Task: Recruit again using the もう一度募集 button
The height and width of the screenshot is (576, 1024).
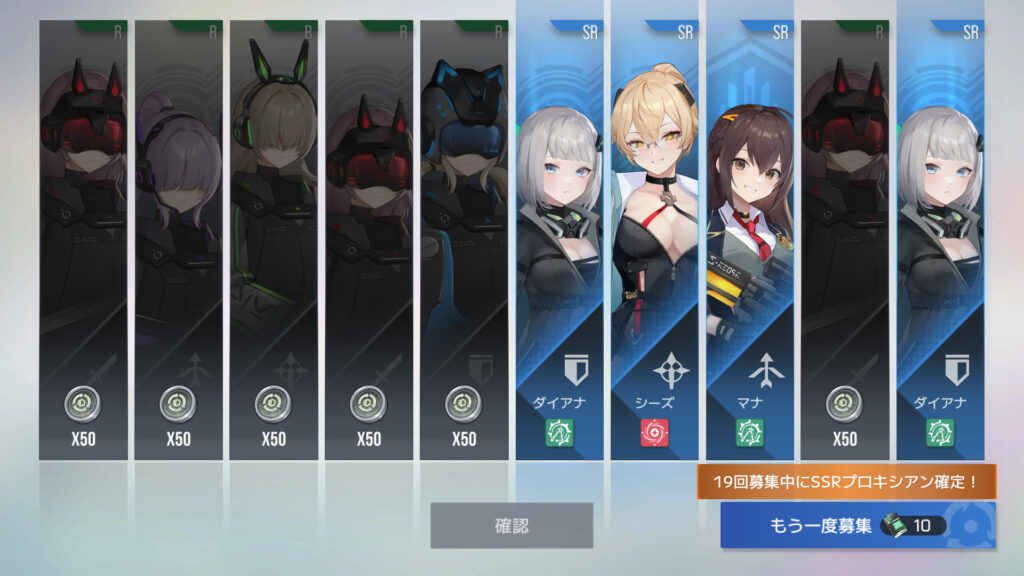Action: coord(857,525)
